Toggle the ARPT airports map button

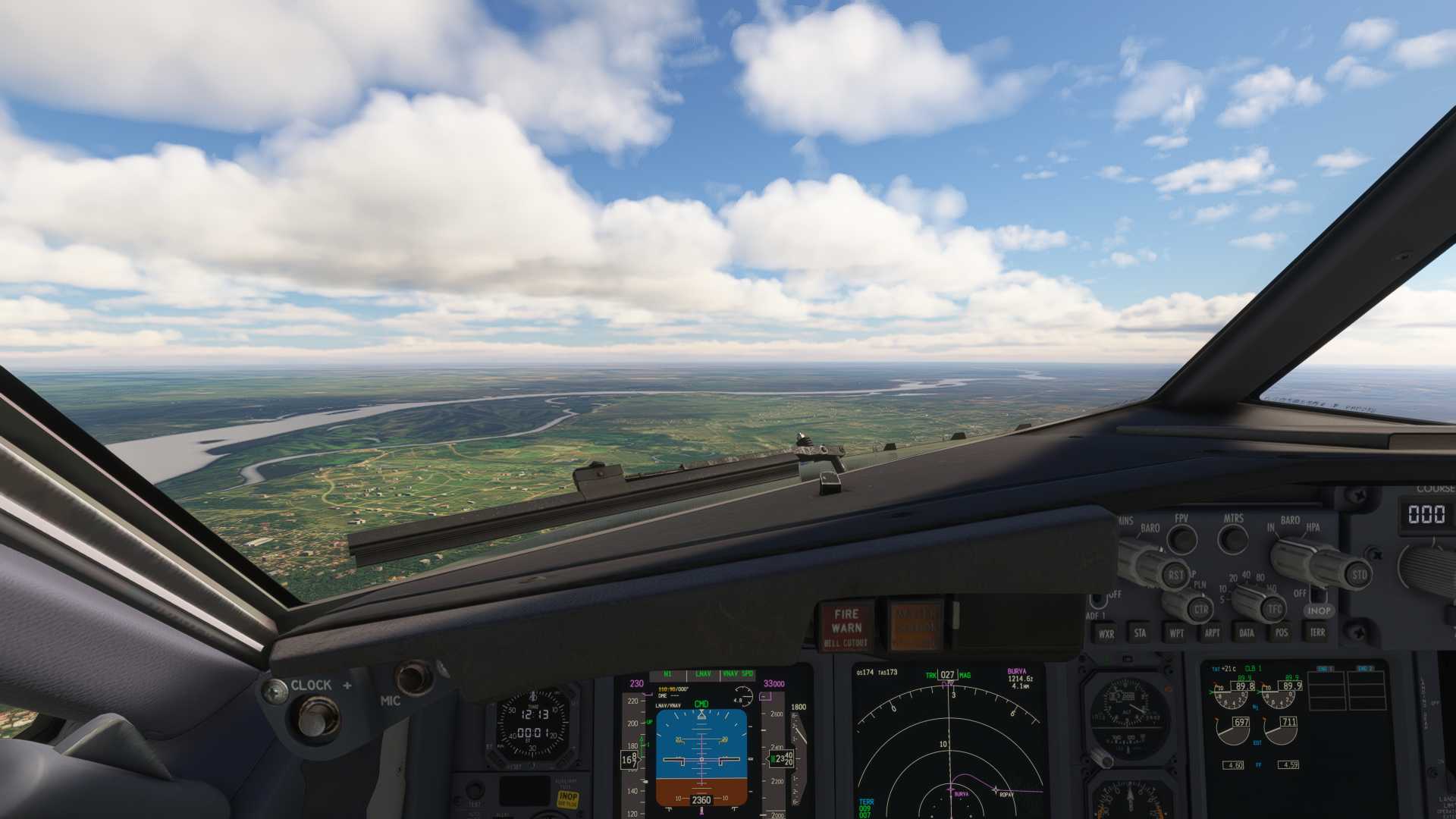[1212, 633]
